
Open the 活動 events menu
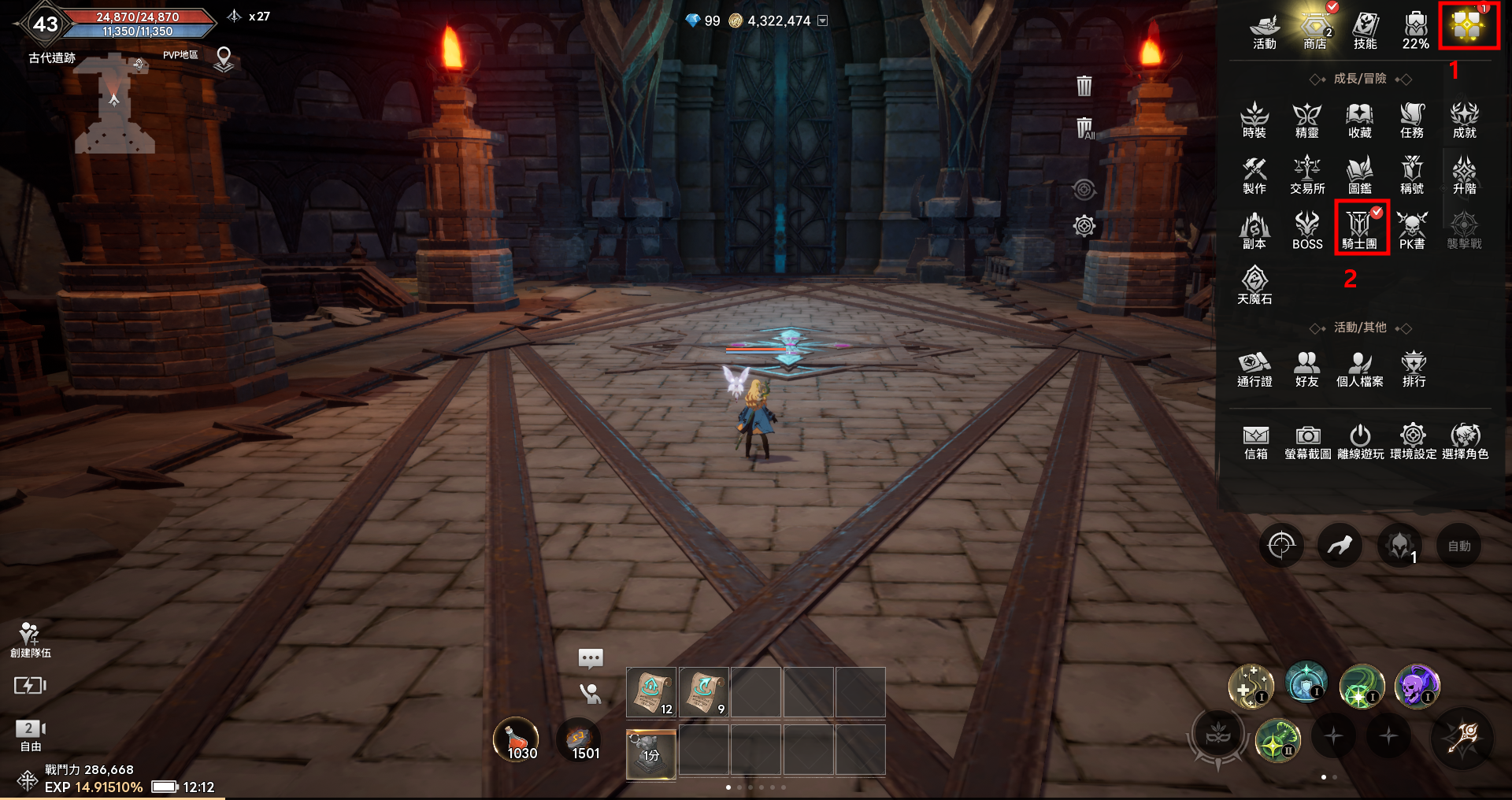point(1264,30)
